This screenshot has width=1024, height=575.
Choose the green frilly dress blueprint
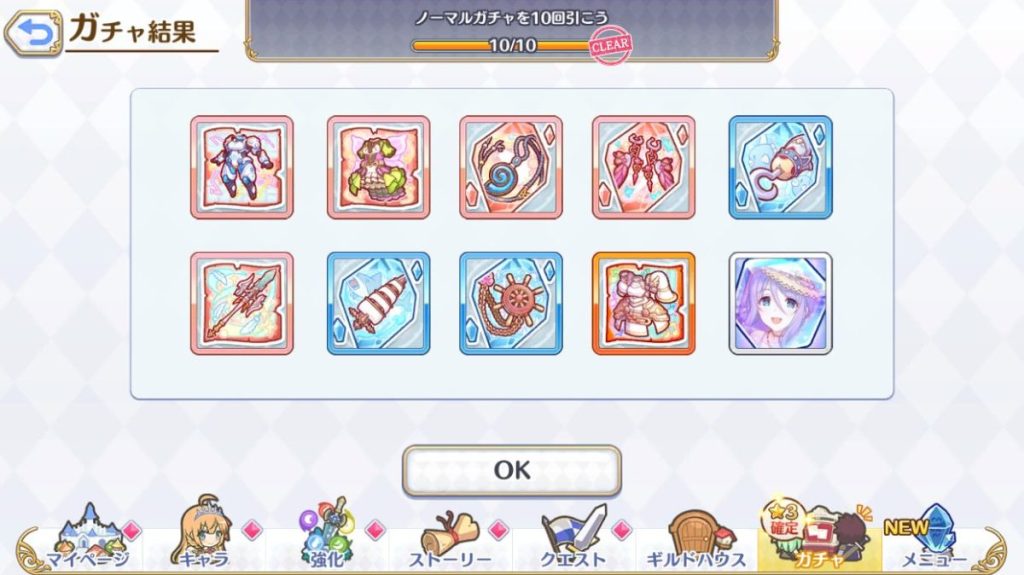point(378,167)
